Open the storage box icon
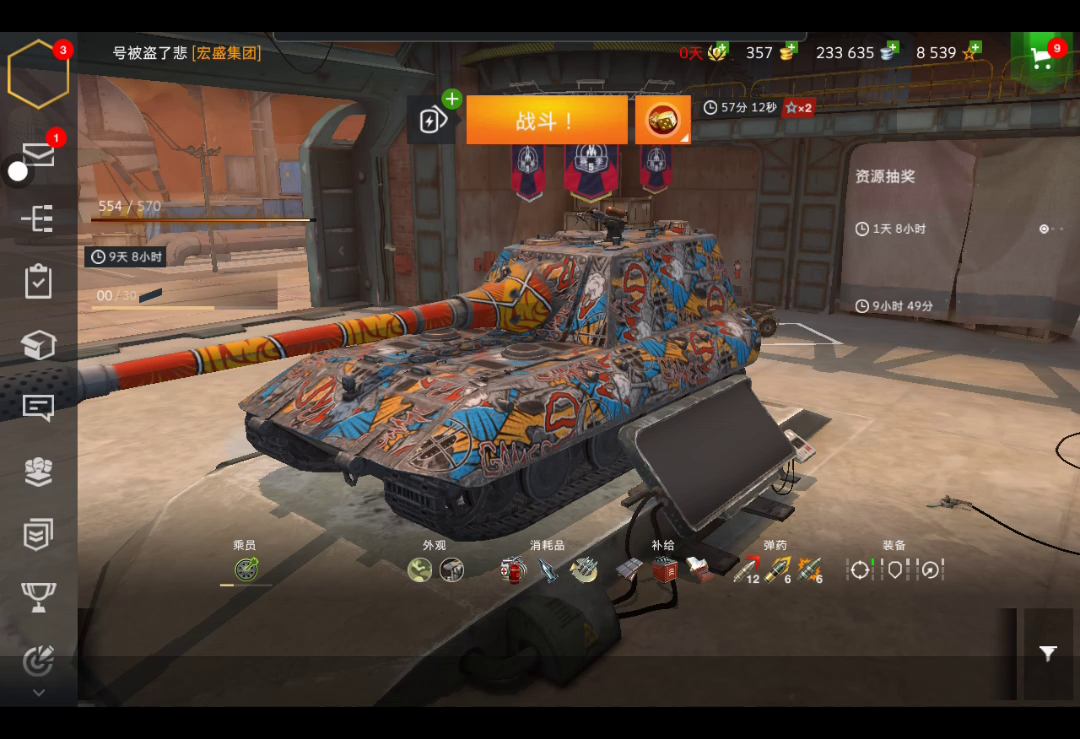 pos(38,345)
